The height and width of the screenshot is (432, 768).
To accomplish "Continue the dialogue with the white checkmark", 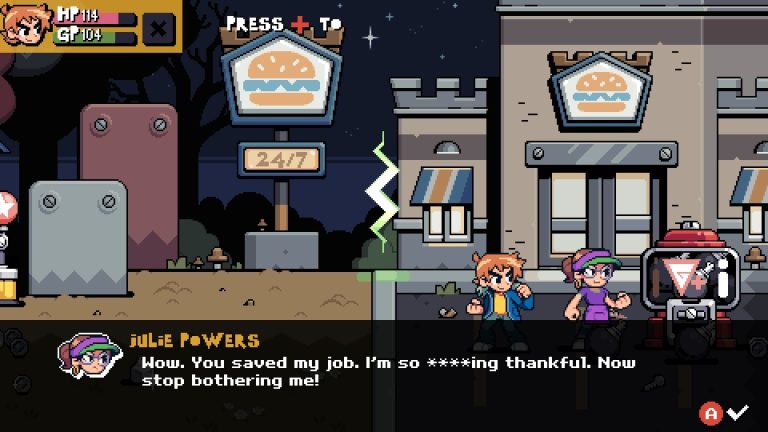I will click(738, 412).
